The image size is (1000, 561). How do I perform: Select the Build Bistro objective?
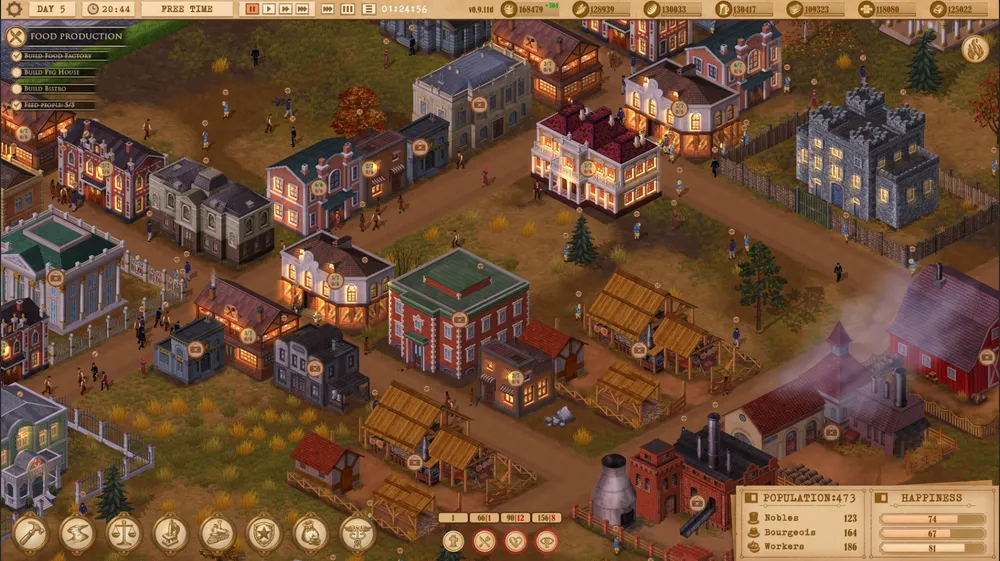pos(46,88)
